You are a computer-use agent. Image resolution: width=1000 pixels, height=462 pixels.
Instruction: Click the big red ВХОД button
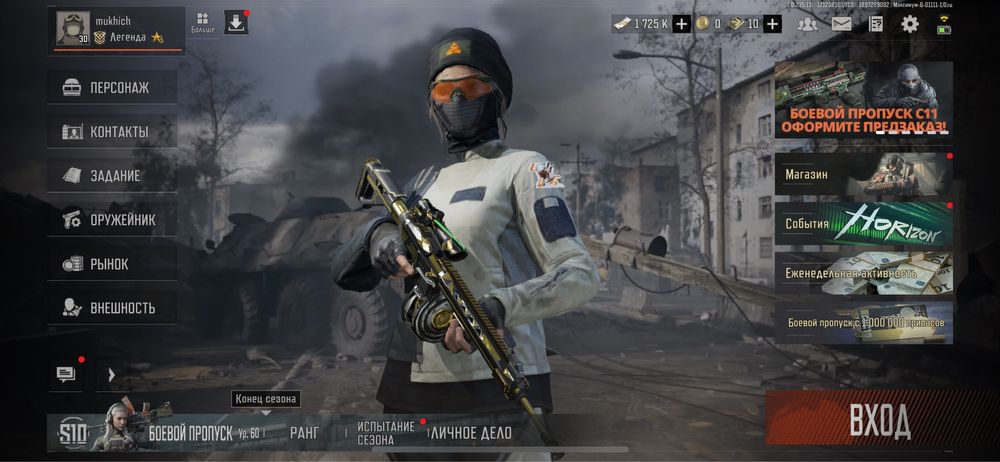pos(879,421)
